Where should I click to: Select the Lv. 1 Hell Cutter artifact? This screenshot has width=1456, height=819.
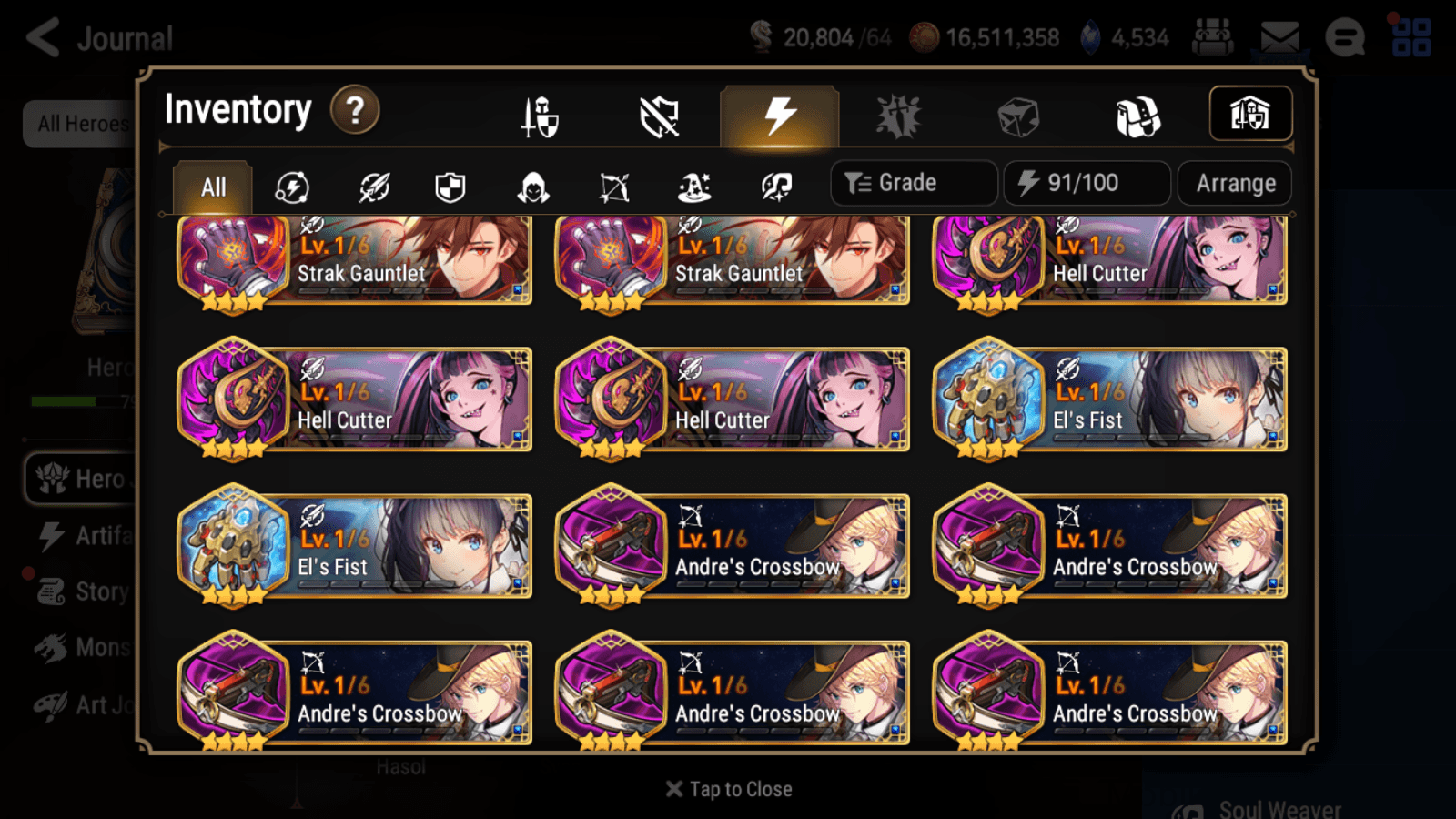[x=1110, y=261]
